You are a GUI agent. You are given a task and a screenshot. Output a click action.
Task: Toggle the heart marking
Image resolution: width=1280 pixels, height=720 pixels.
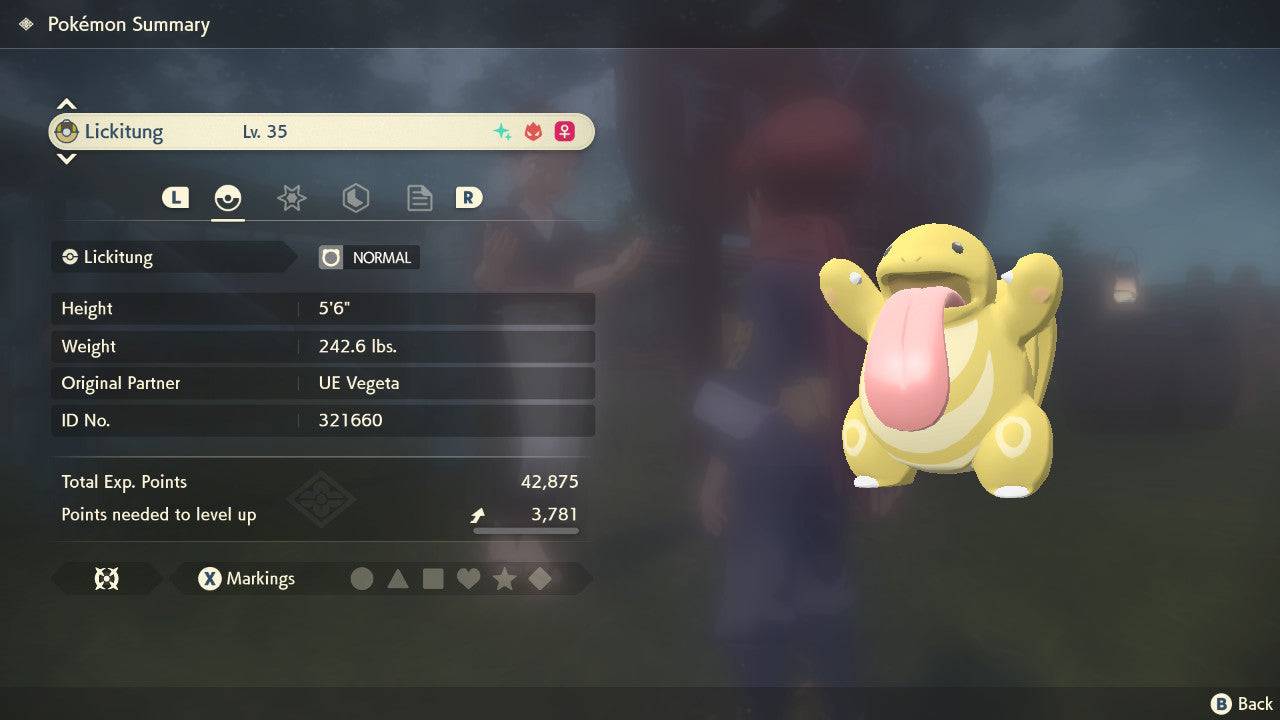pyautogui.click(x=468, y=579)
